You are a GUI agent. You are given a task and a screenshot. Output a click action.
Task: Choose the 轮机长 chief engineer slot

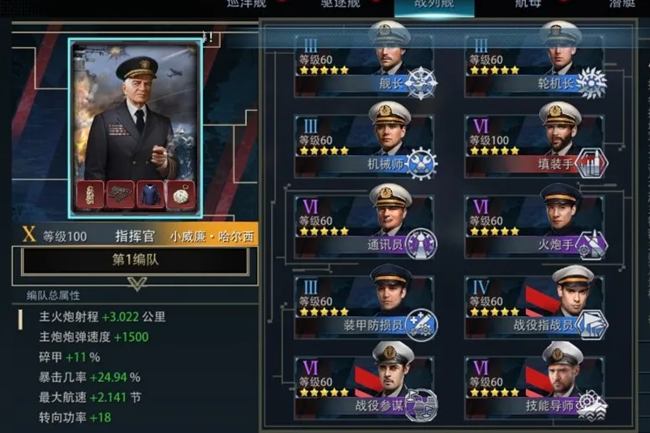tap(536, 65)
